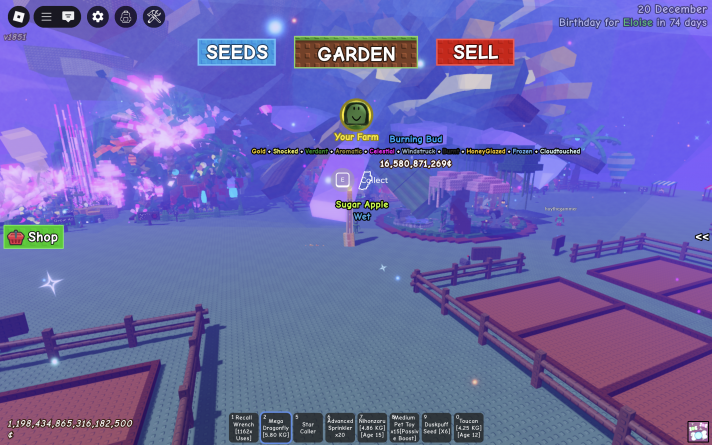Equip the Star Caller hotbar slot
The image size is (712, 445).
[x=307, y=427]
